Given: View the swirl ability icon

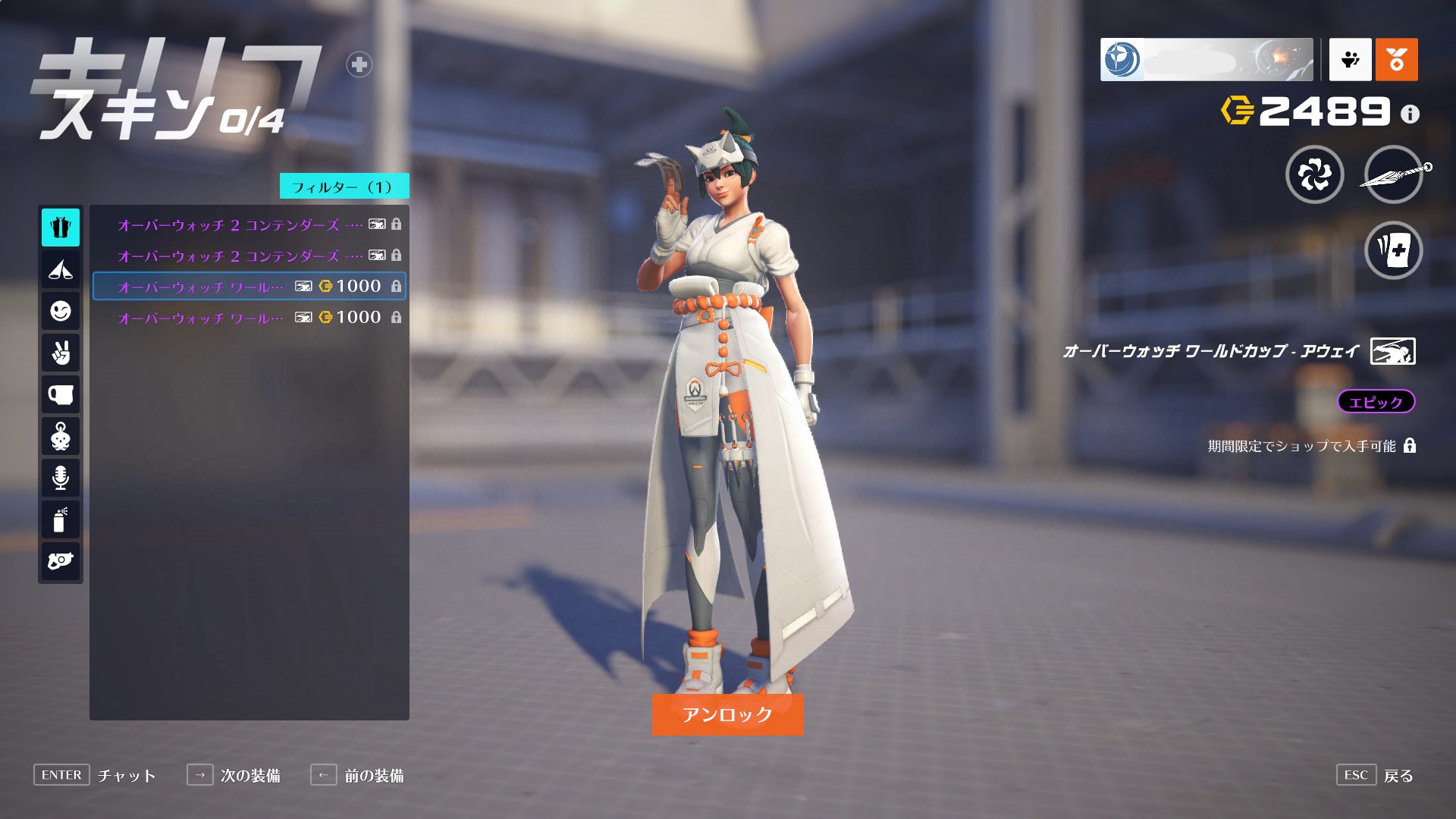Looking at the screenshot, I should pyautogui.click(x=1314, y=175).
